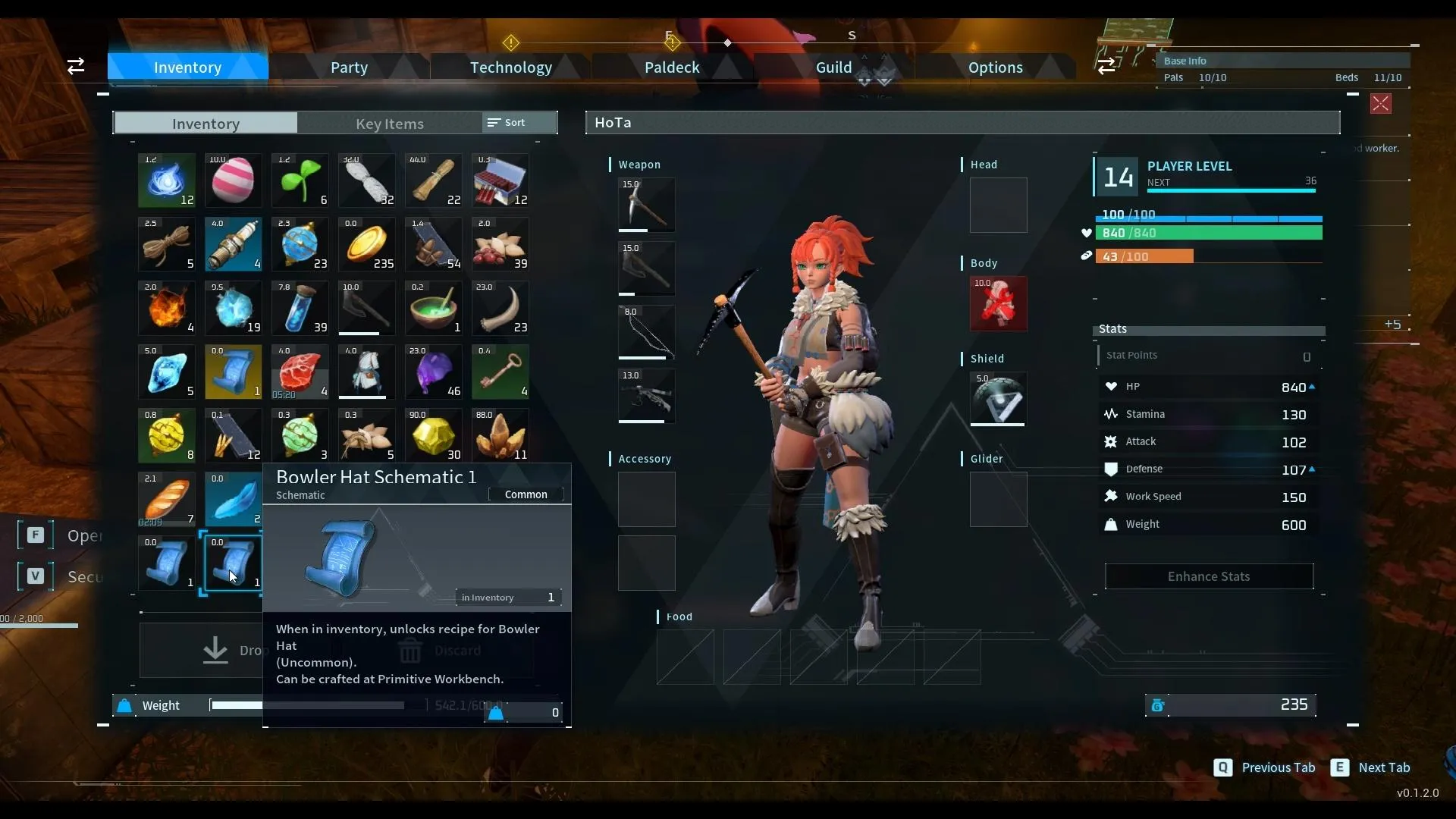This screenshot has height=819, width=1456.
Task: Close the inventory with the red X
Action: (1380, 104)
